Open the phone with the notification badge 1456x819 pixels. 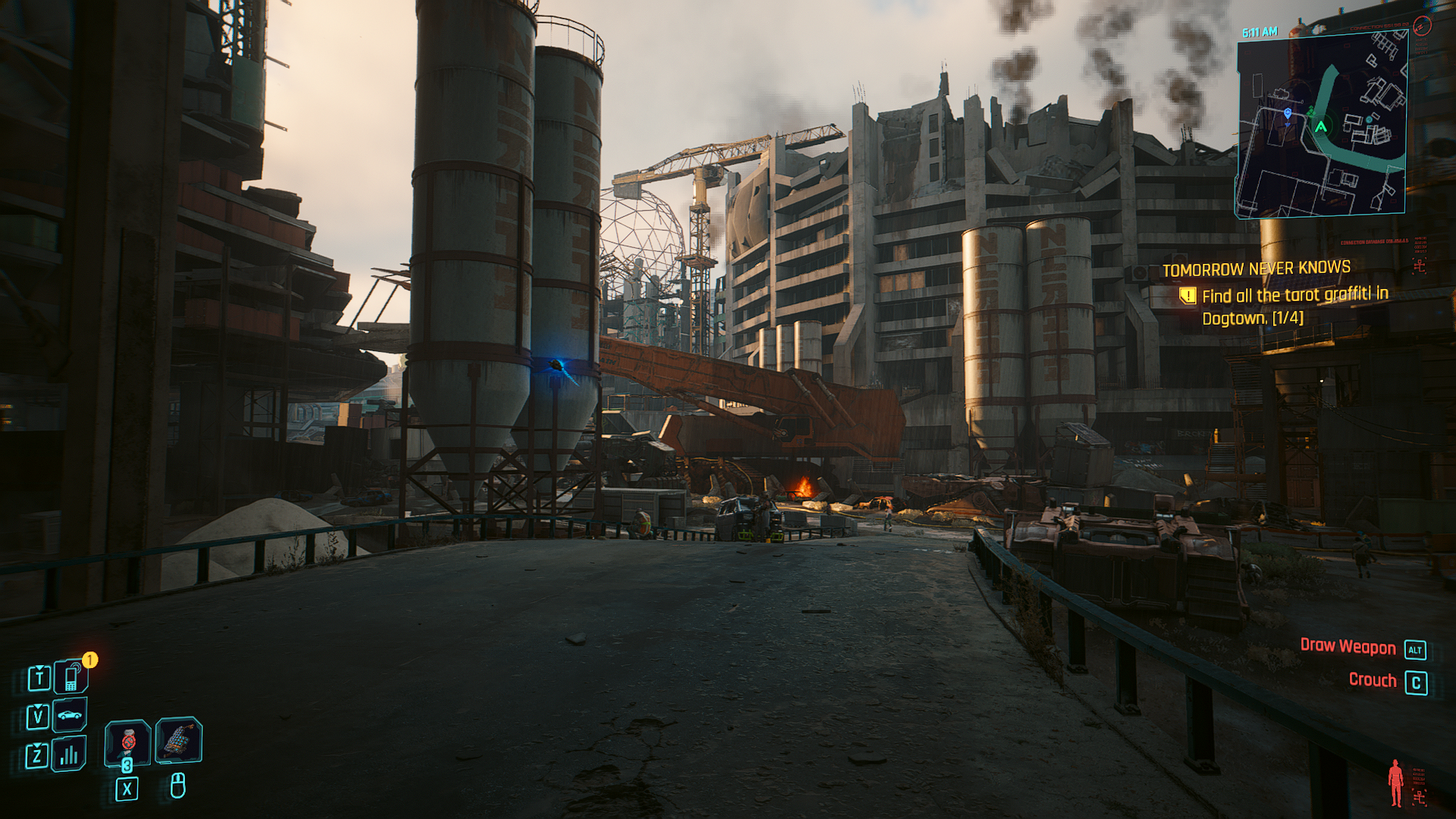(71, 677)
